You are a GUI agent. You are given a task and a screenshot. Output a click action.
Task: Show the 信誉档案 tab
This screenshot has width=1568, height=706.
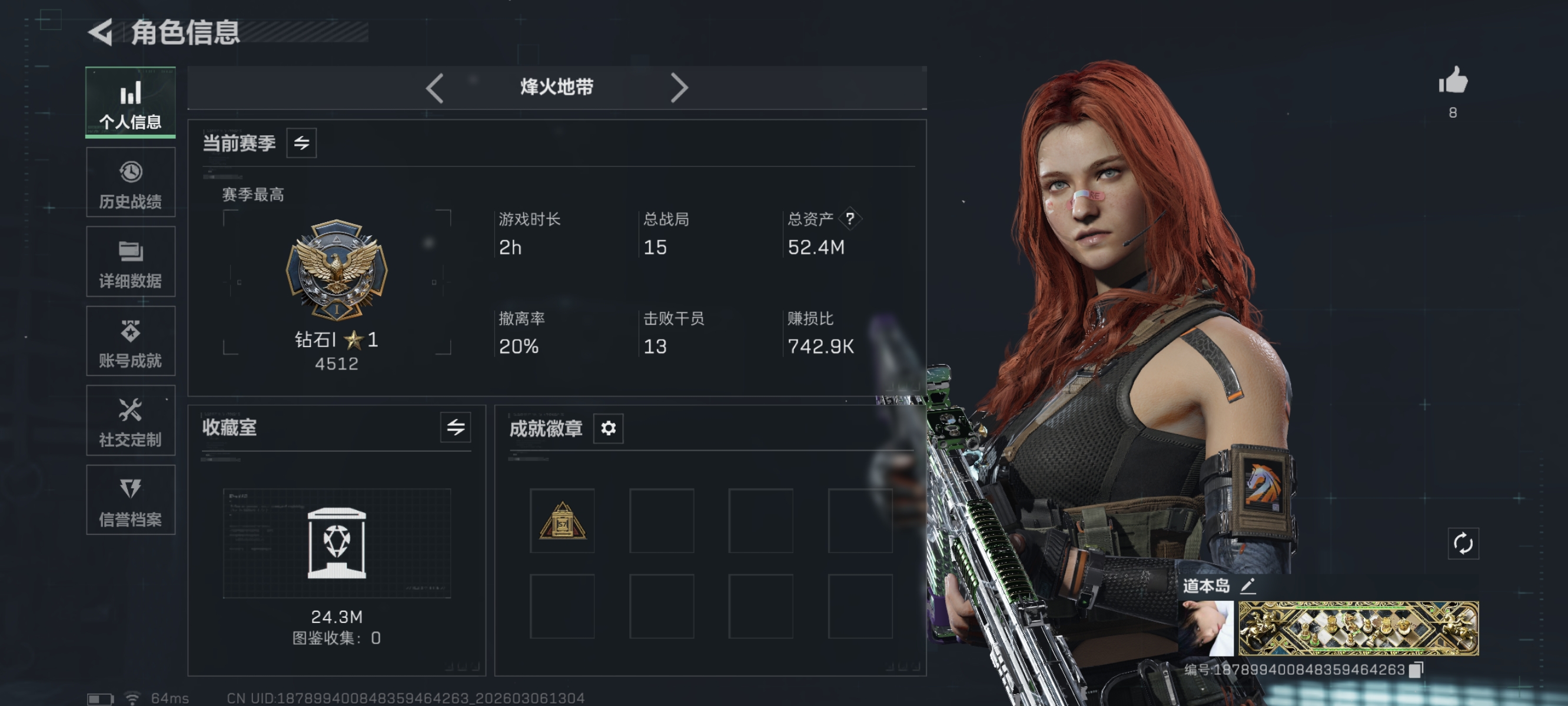coord(130,500)
